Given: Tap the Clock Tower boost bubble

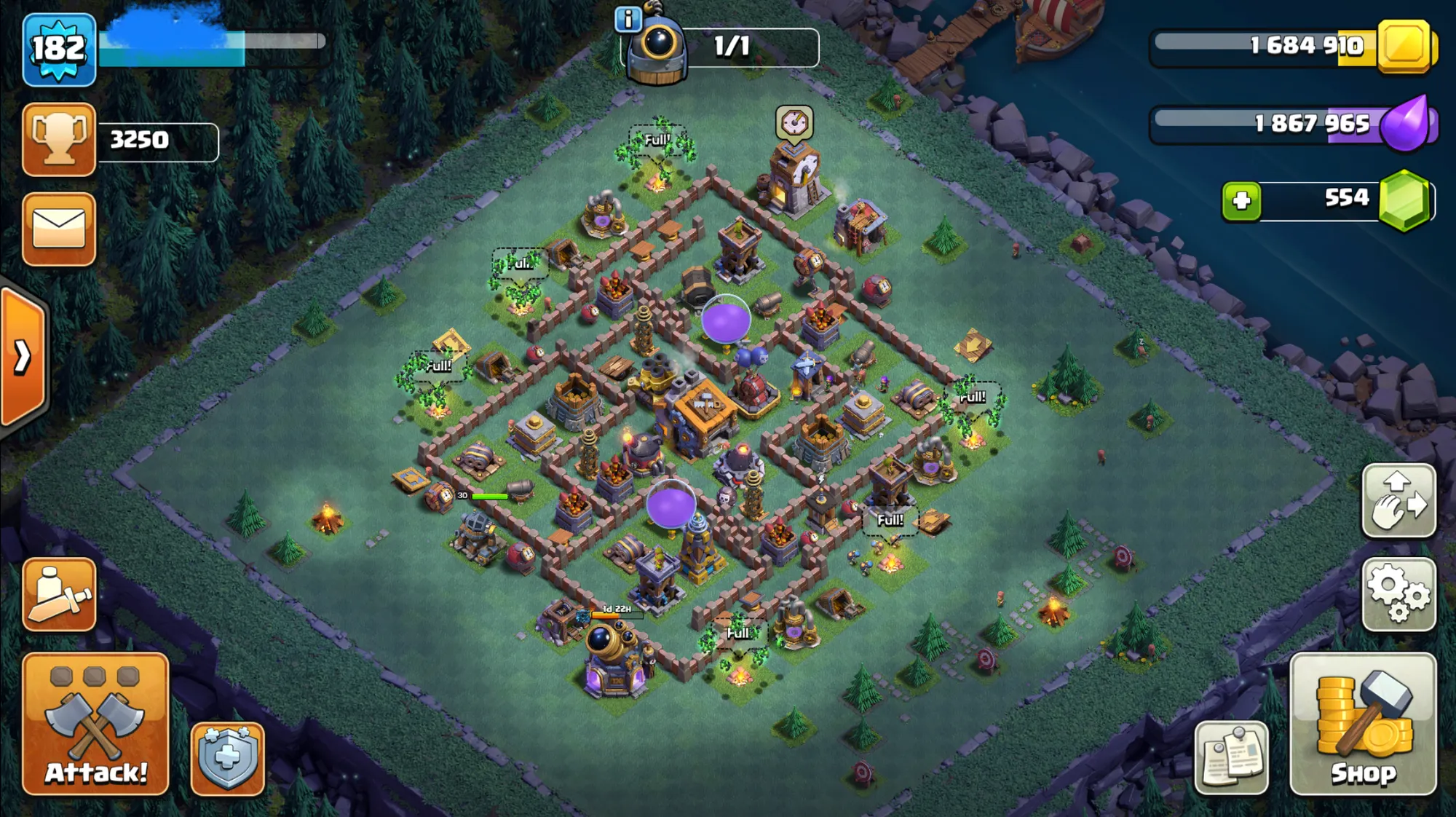Looking at the screenshot, I should (x=794, y=123).
